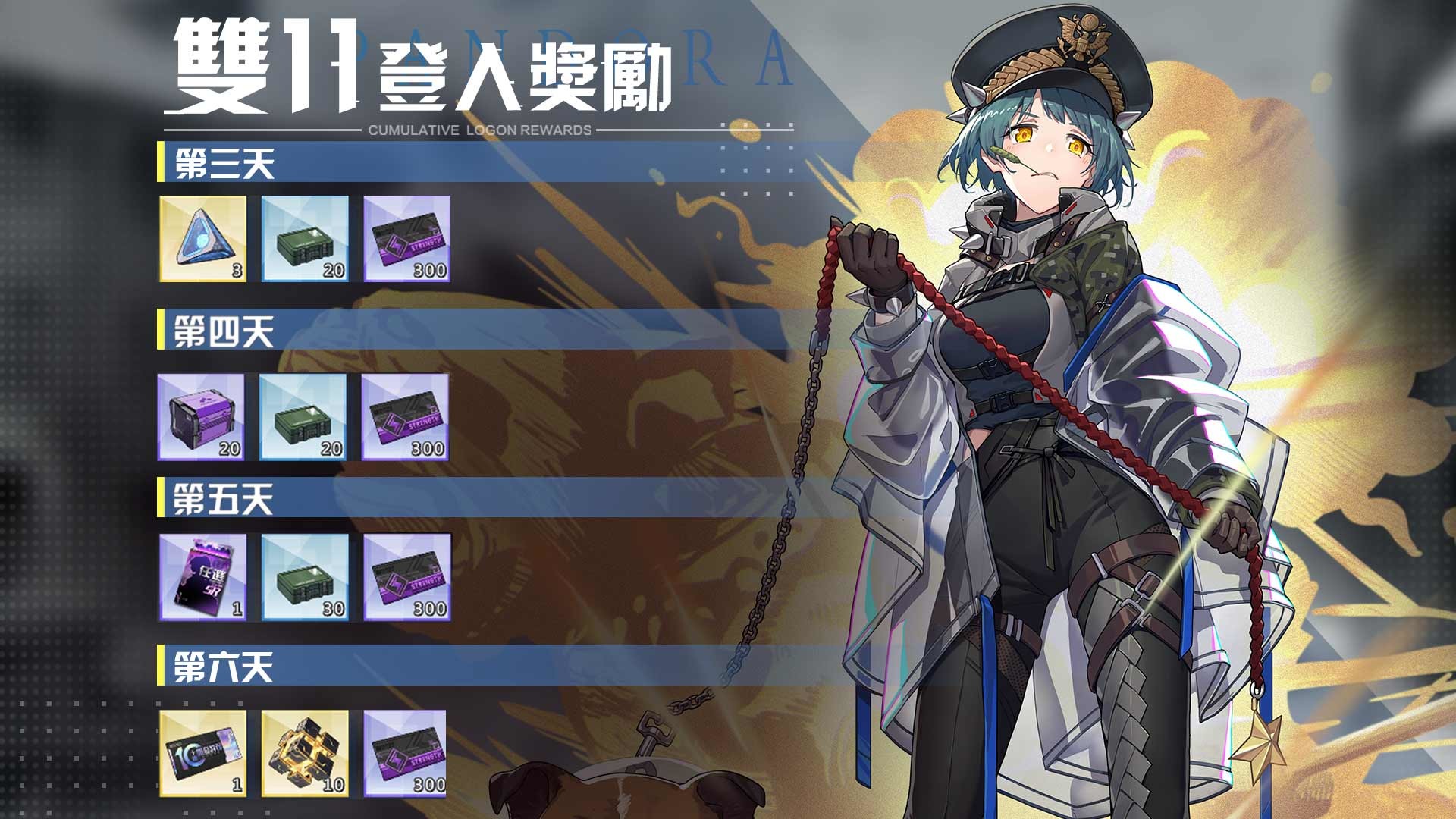Claim the green supply crate x20 on Day 3

pyautogui.click(x=304, y=241)
